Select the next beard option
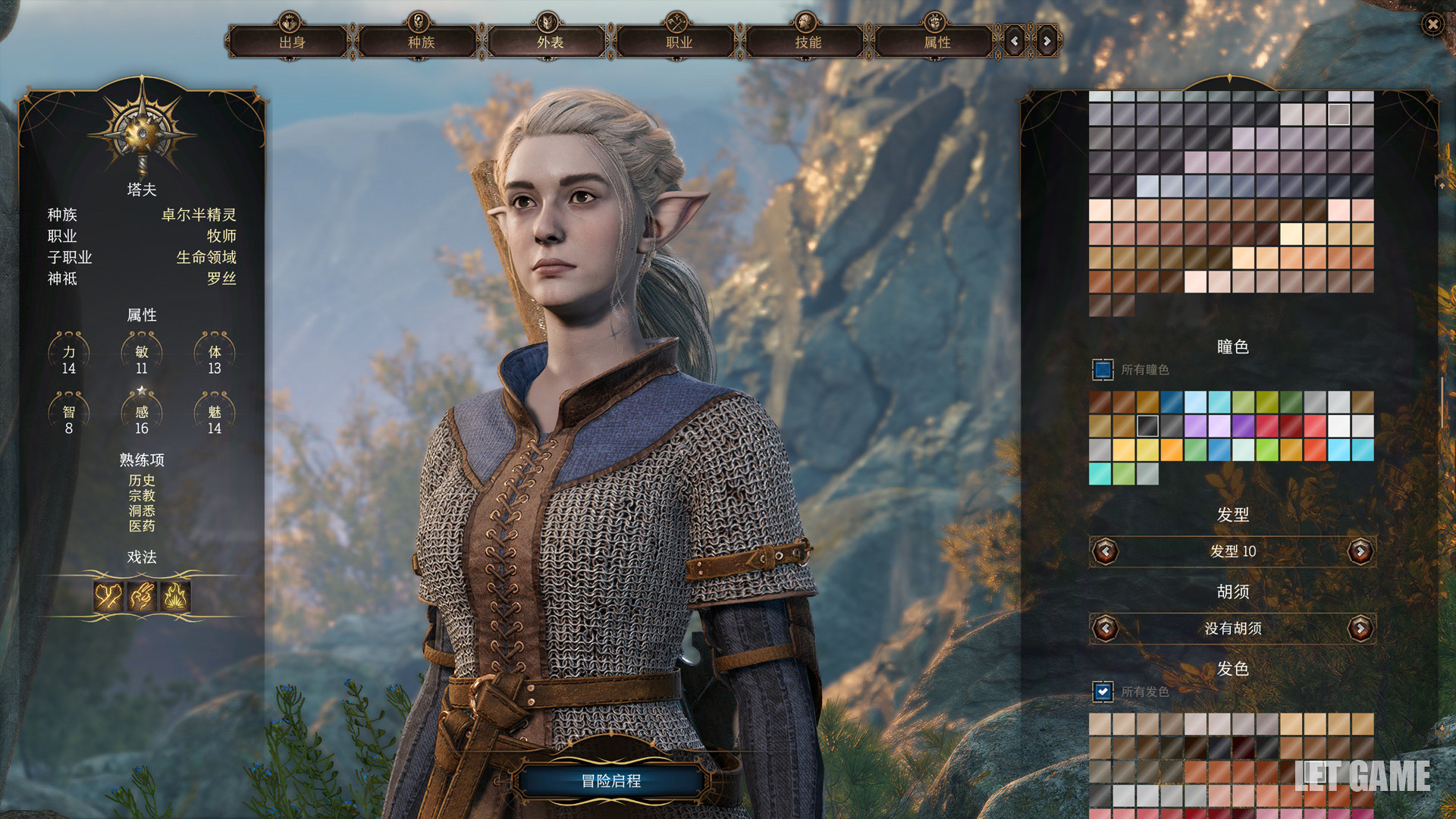This screenshot has height=819, width=1456. click(1360, 628)
